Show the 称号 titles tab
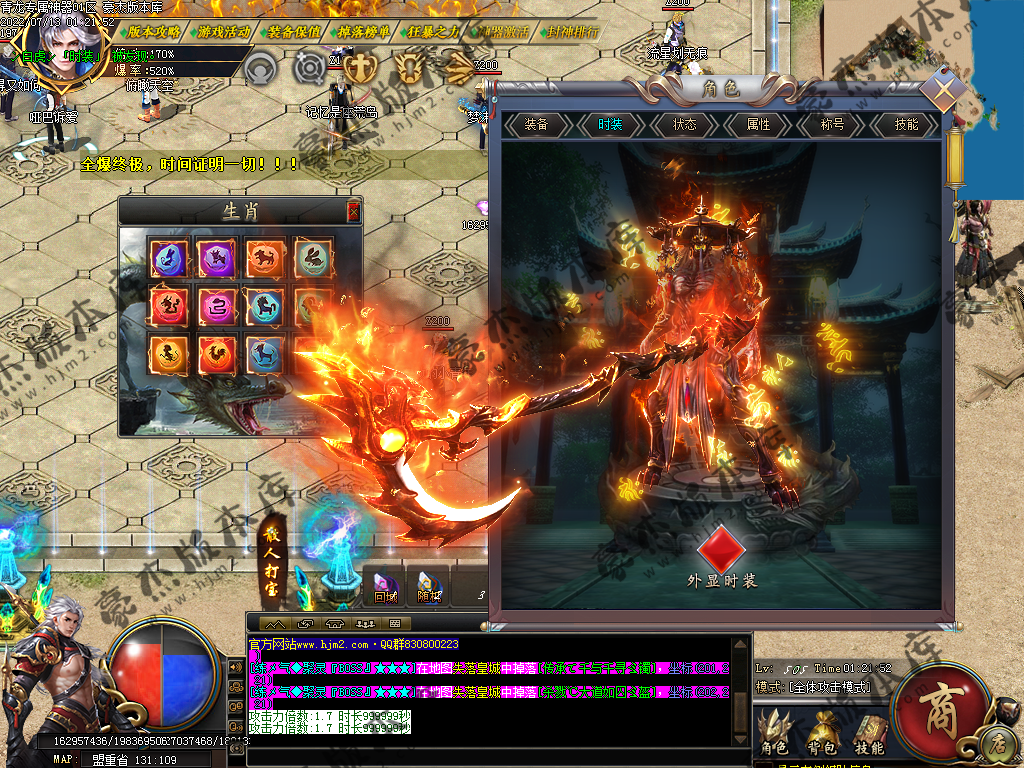 (832, 125)
